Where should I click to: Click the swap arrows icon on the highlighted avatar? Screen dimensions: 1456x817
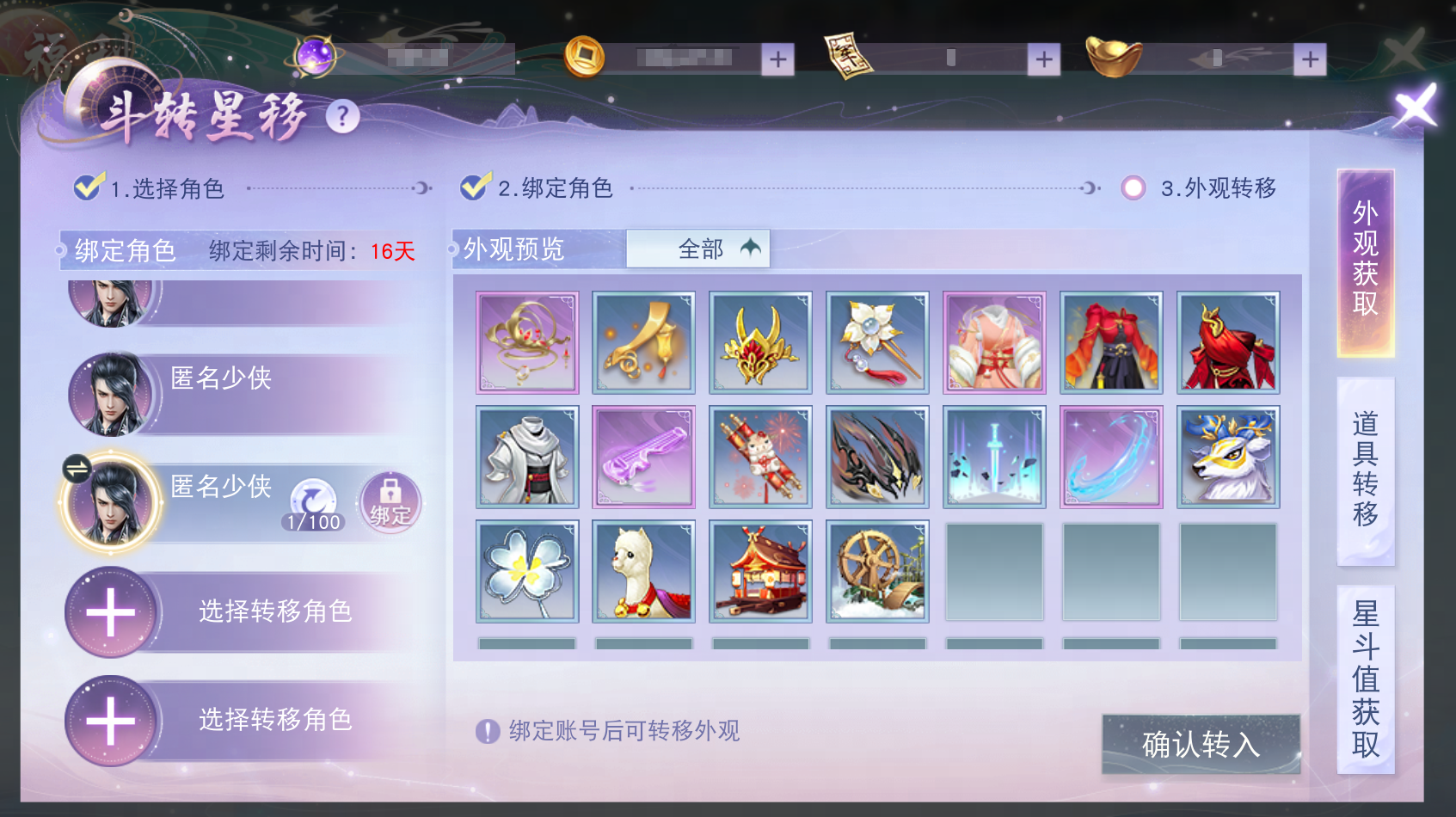point(76,469)
